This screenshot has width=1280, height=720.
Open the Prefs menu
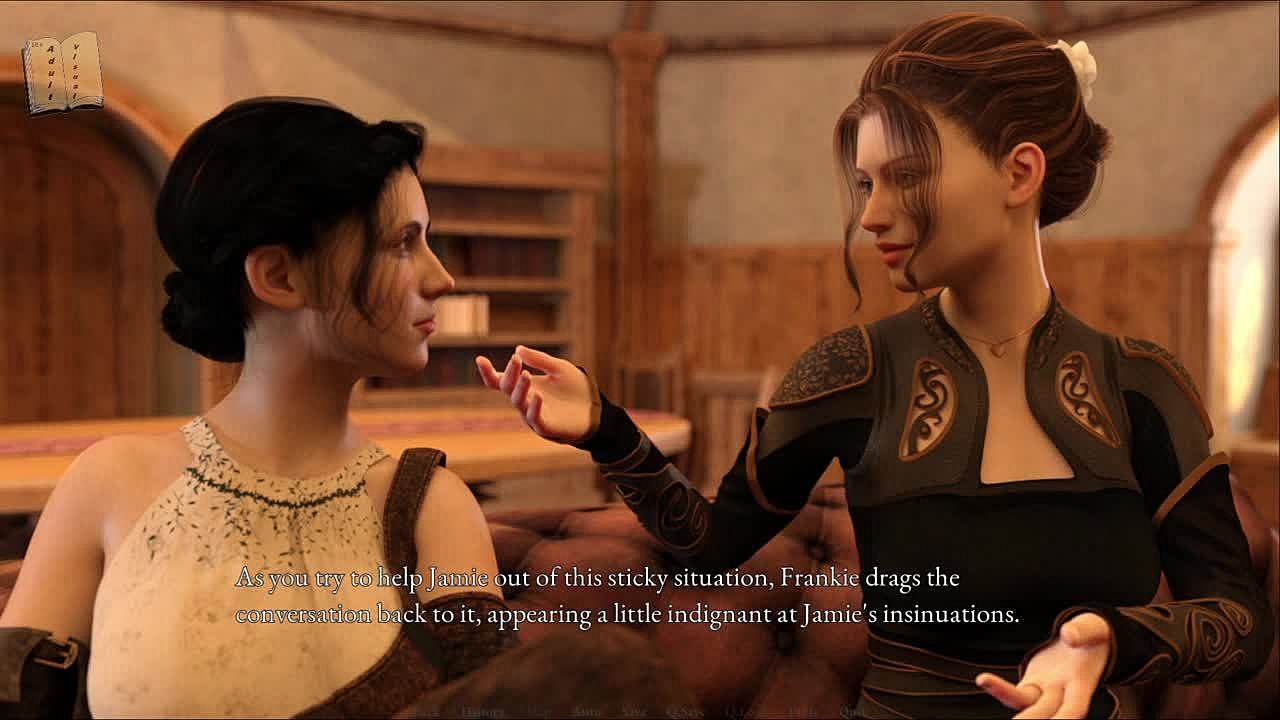point(801,712)
